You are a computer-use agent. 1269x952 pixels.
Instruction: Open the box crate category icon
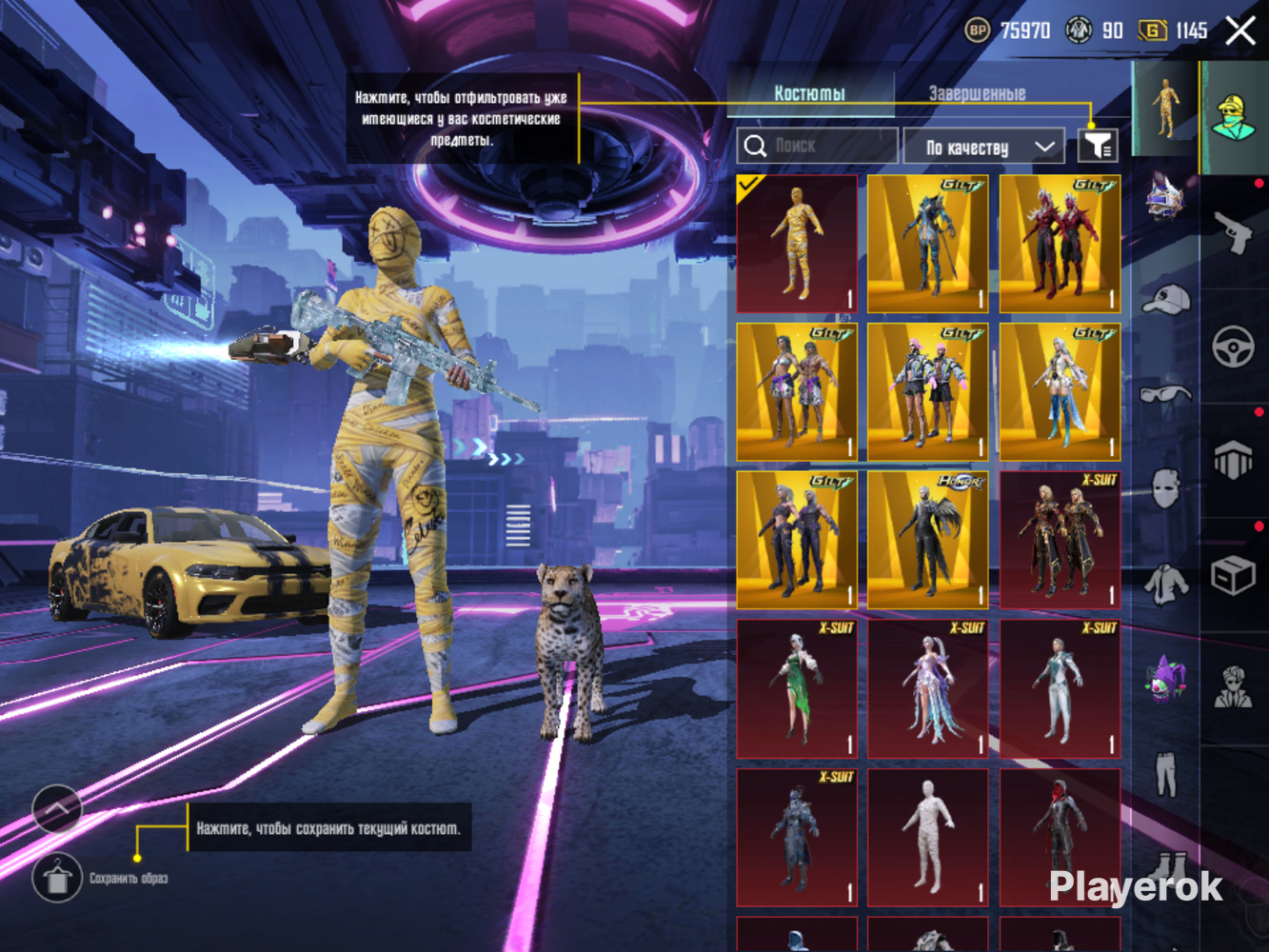pos(1233,574)
